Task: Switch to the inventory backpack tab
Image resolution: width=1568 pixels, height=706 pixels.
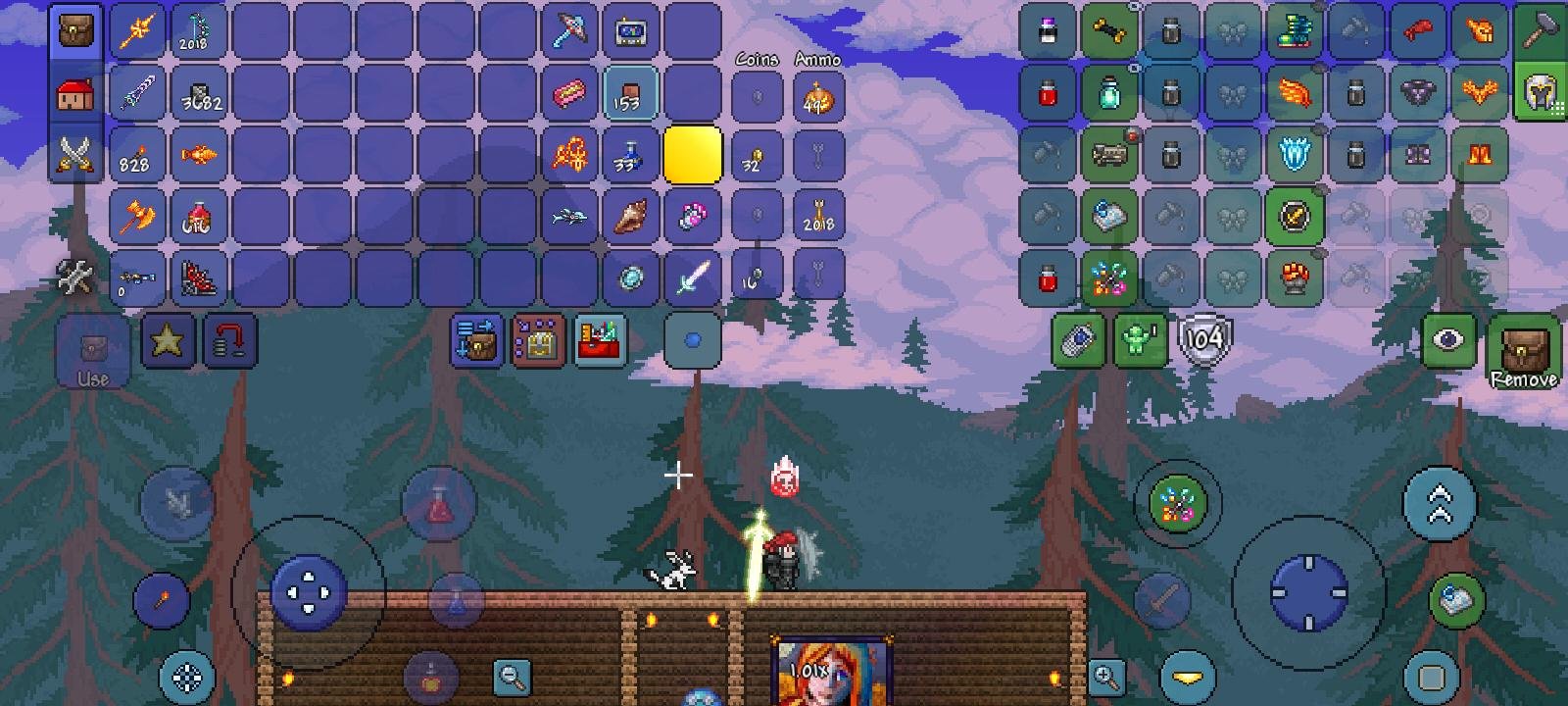Action: pos(75,29)
